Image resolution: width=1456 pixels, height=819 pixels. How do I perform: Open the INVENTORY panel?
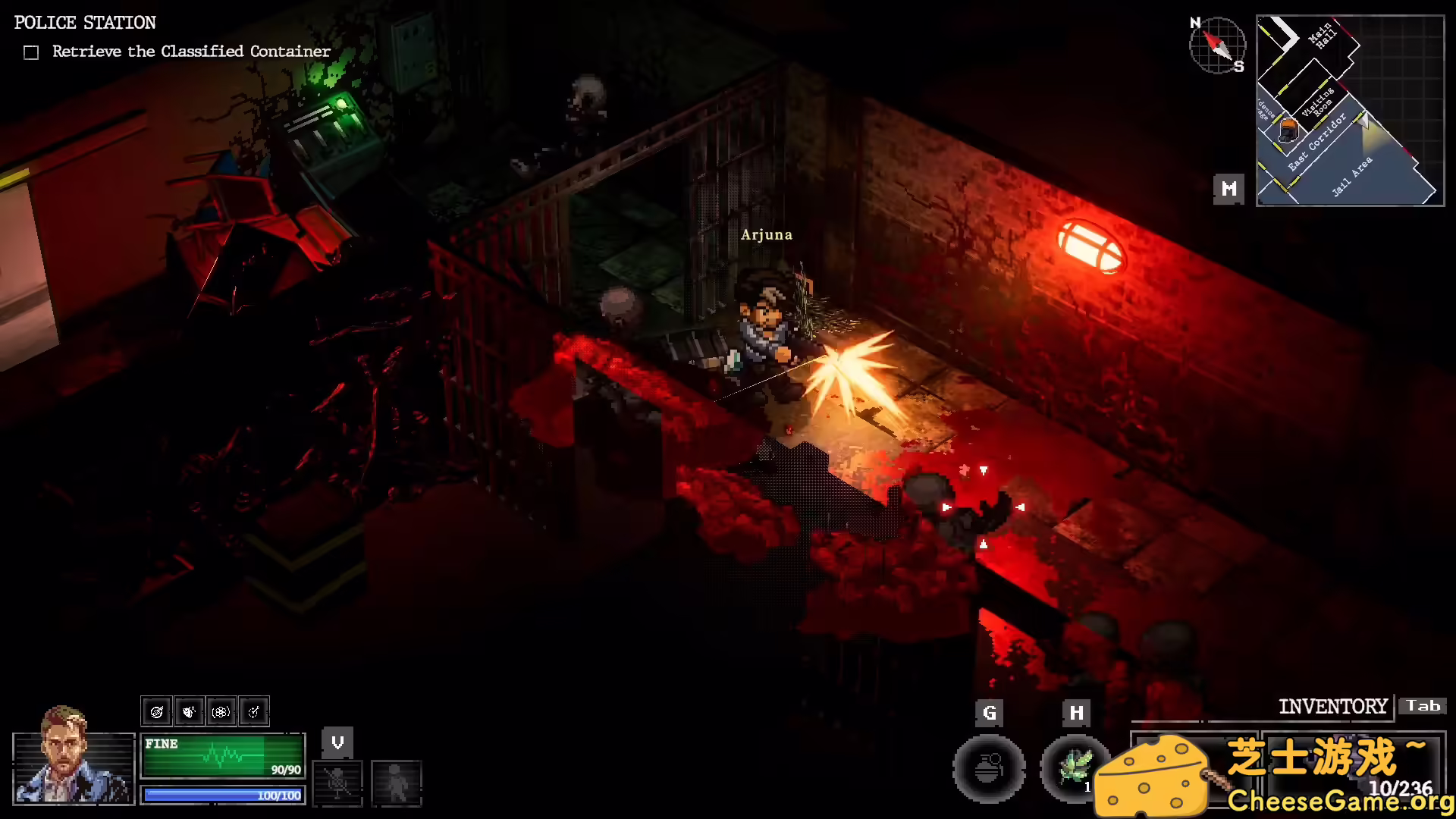pos(1334,706)
